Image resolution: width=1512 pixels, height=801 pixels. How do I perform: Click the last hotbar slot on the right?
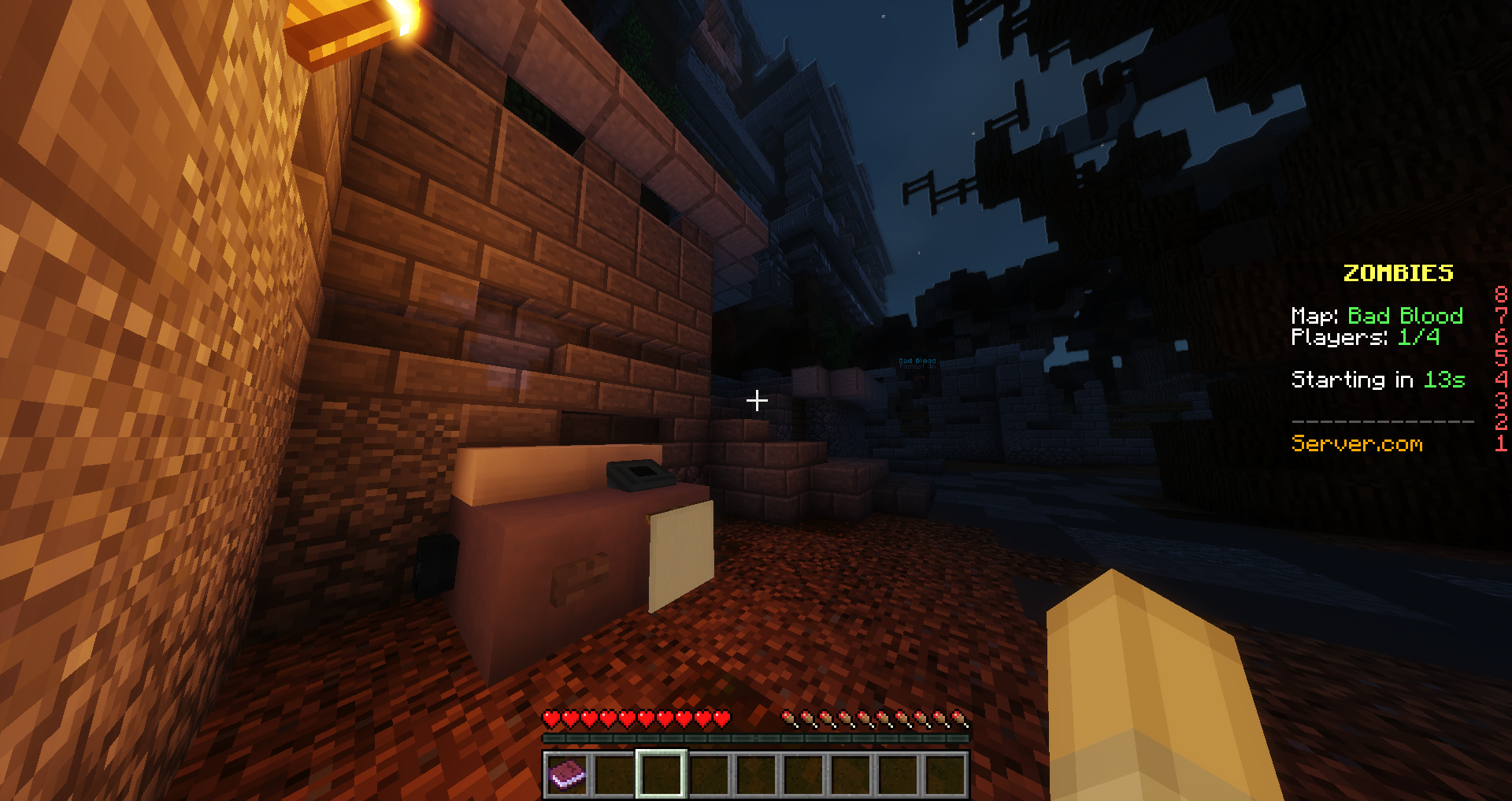coord(944,773)
